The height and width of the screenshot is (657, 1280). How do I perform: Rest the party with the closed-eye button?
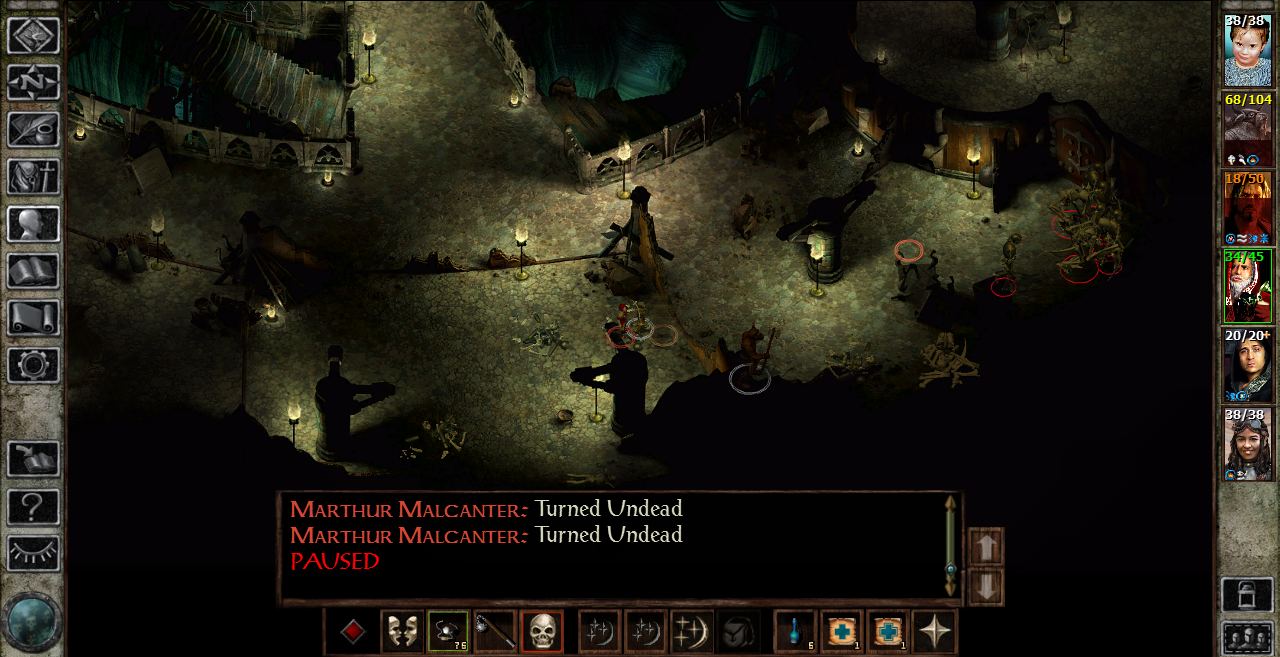(x=33, y=553)
